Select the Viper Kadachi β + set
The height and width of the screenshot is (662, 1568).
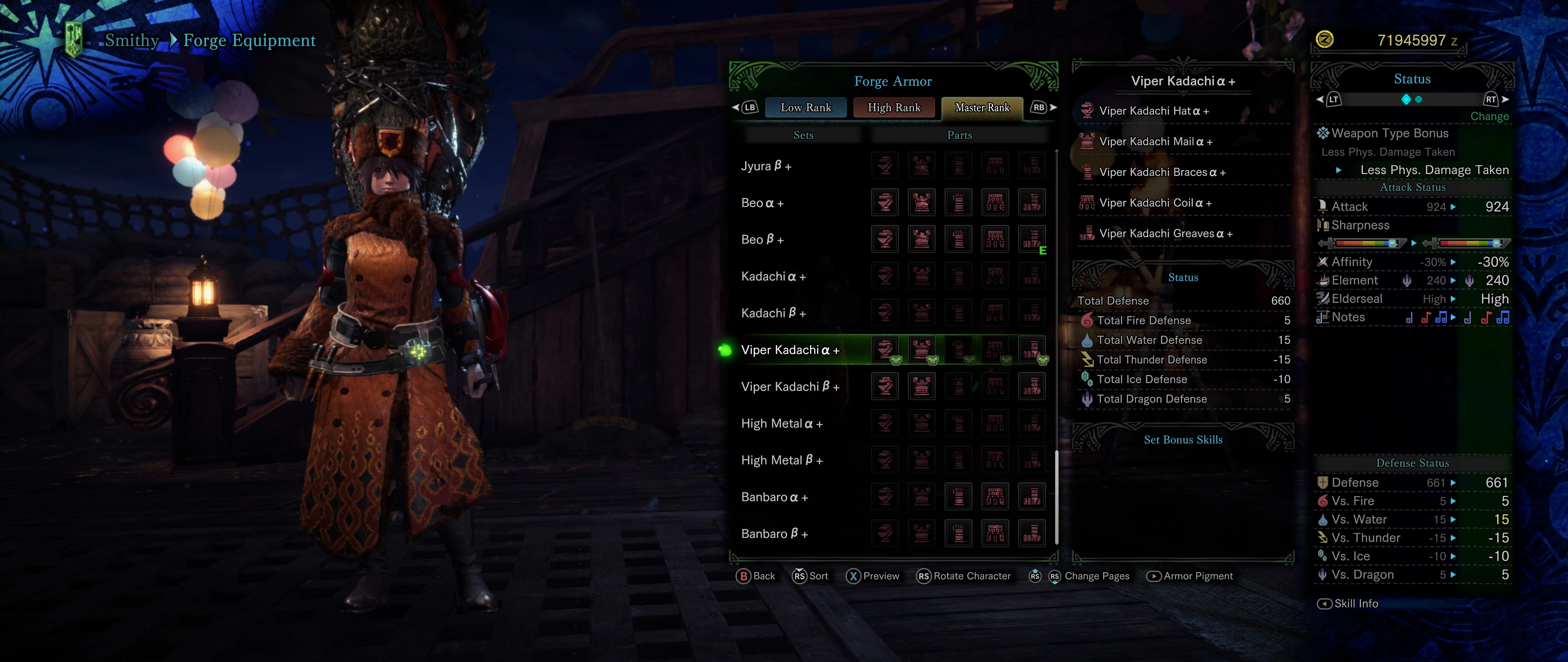click(x=790, y=387)
